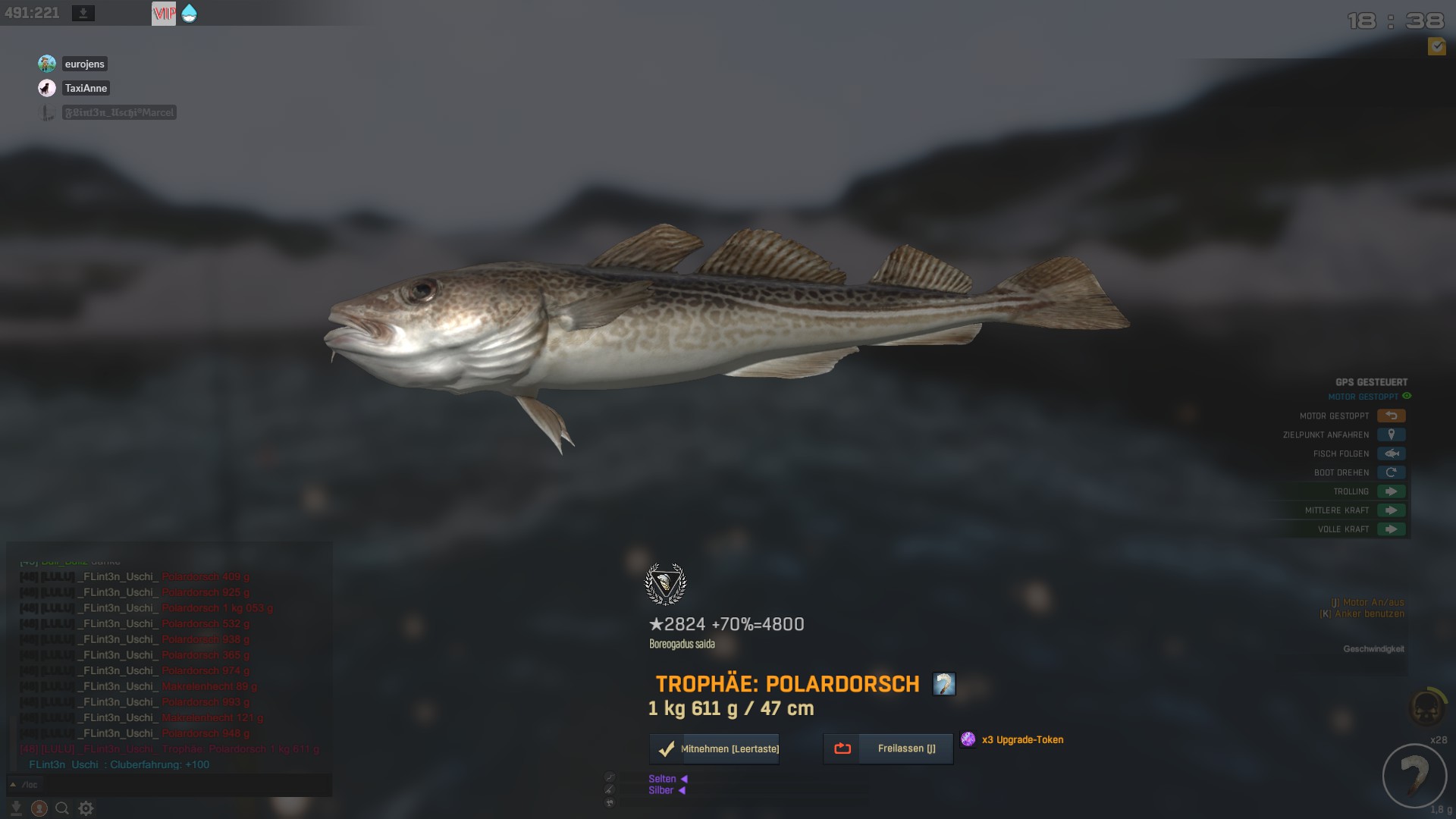Engage Volle Kraft full power
Screen dimensions: 1456x819
click(1391, 529)
